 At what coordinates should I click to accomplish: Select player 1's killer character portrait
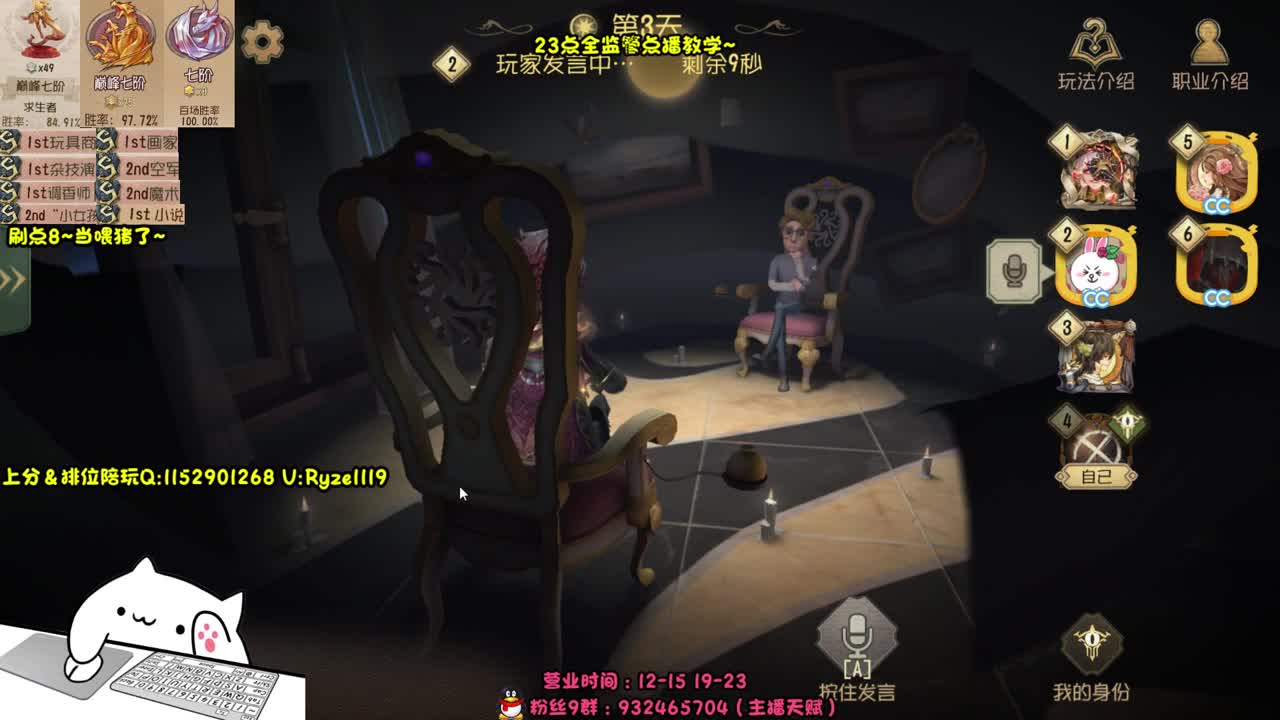coord(1097,170)
